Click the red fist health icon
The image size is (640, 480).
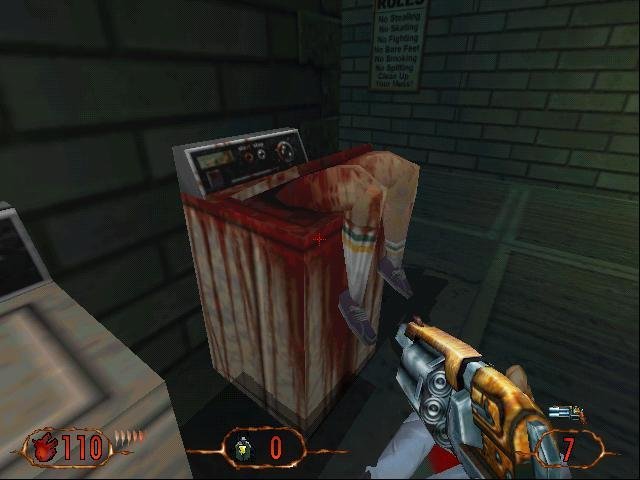pos(45,447)
